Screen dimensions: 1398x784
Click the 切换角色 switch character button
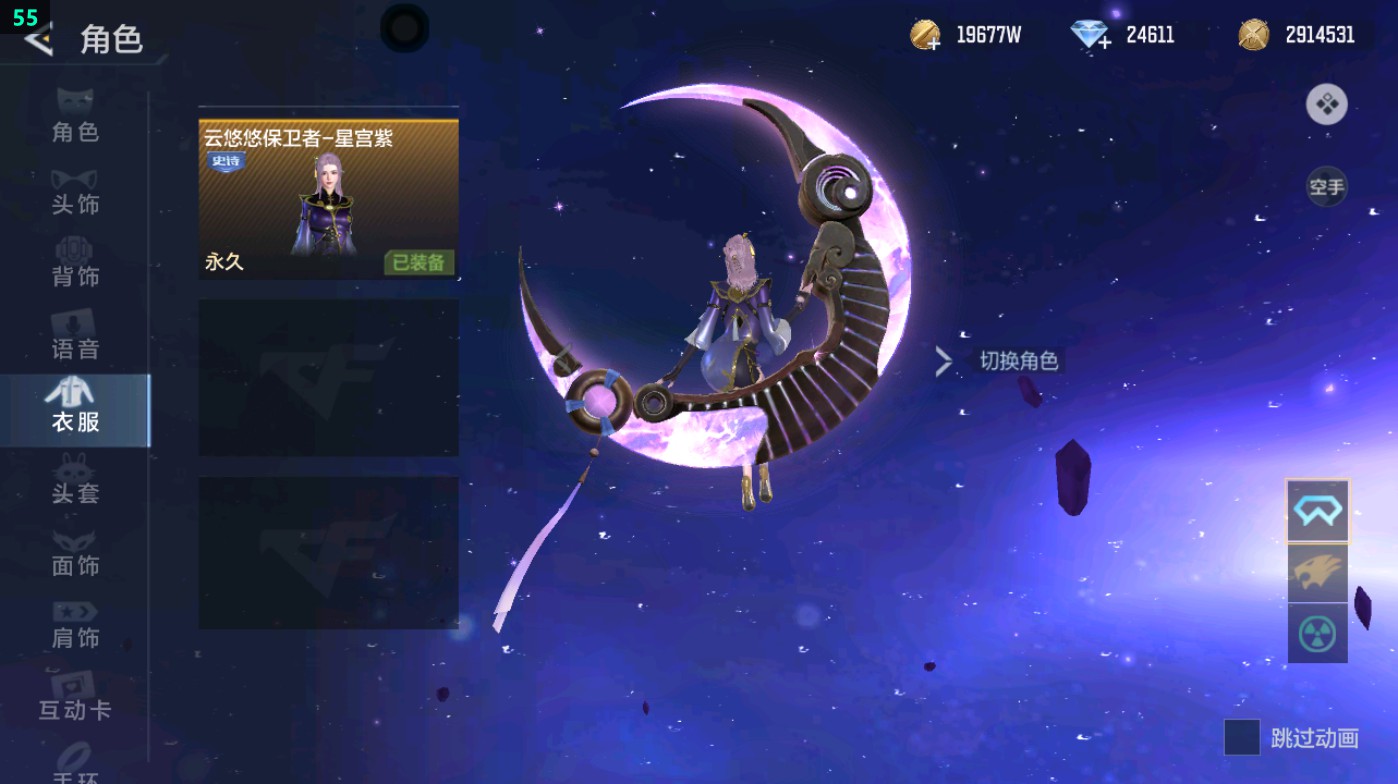pyautogui.click(x=1019, y=362)
